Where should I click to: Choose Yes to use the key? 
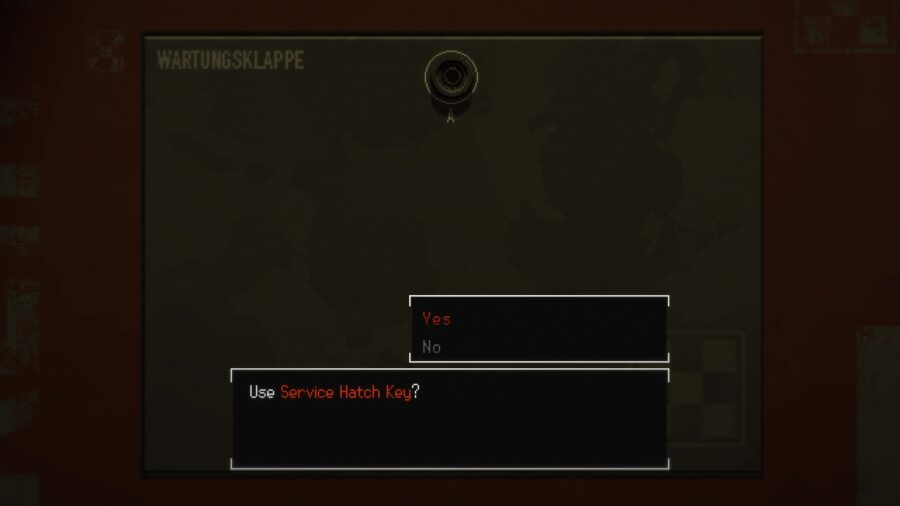pos(437,319)
